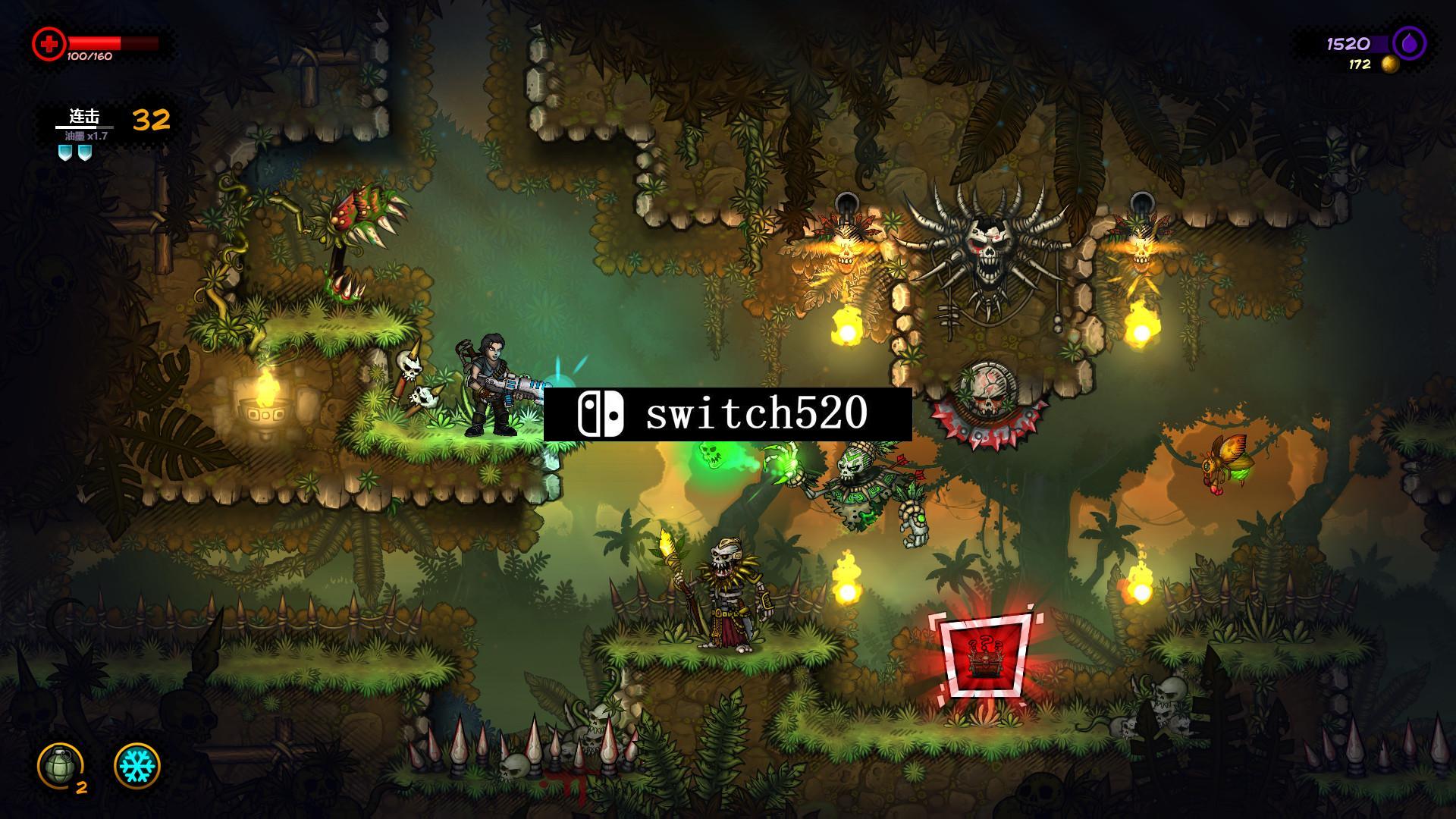Click the gold coin currency icon
The width and height of the screenshot is (1456, 819).
1389,65
